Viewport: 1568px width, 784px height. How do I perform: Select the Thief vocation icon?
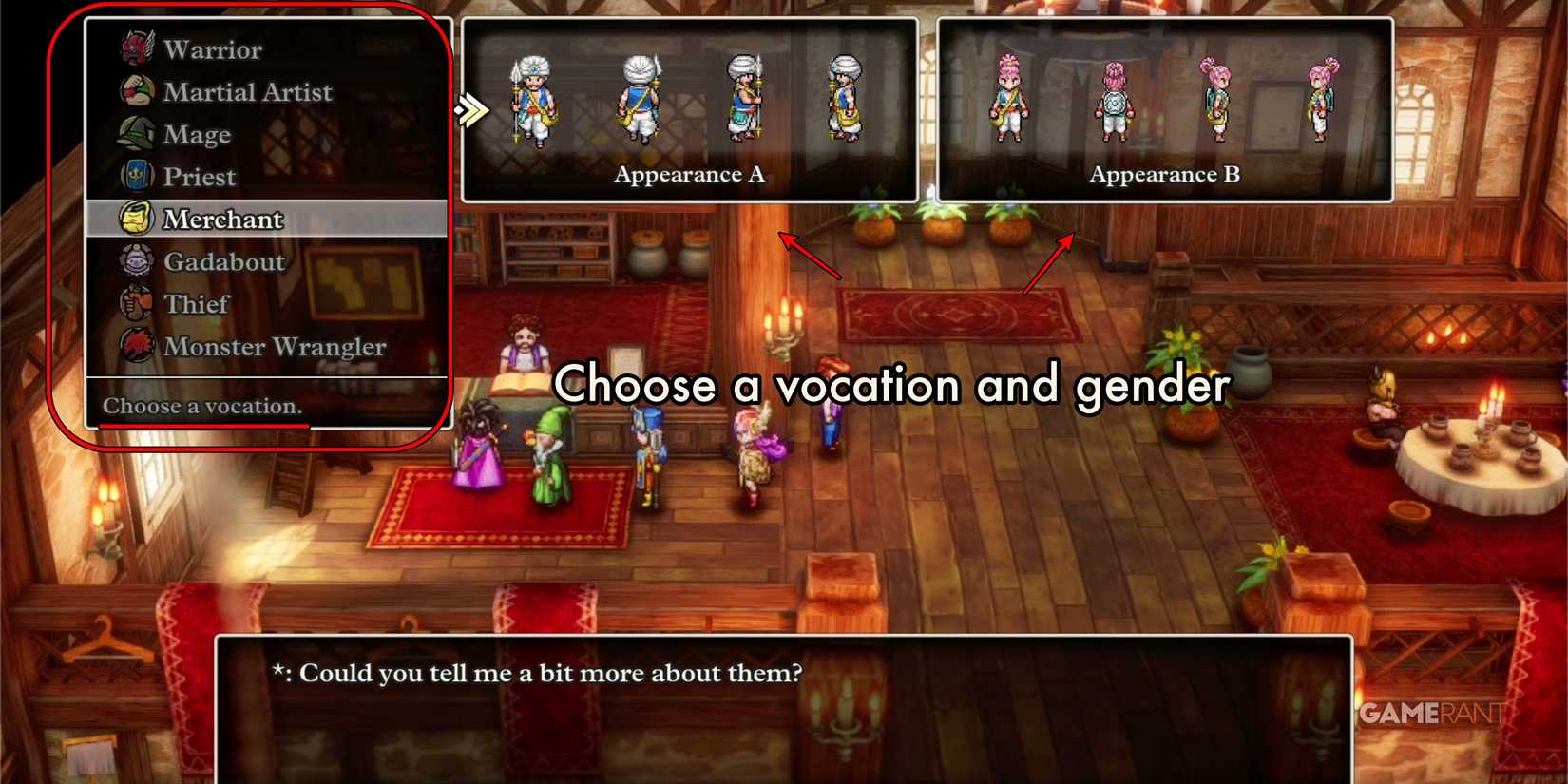tap(135, 303)
